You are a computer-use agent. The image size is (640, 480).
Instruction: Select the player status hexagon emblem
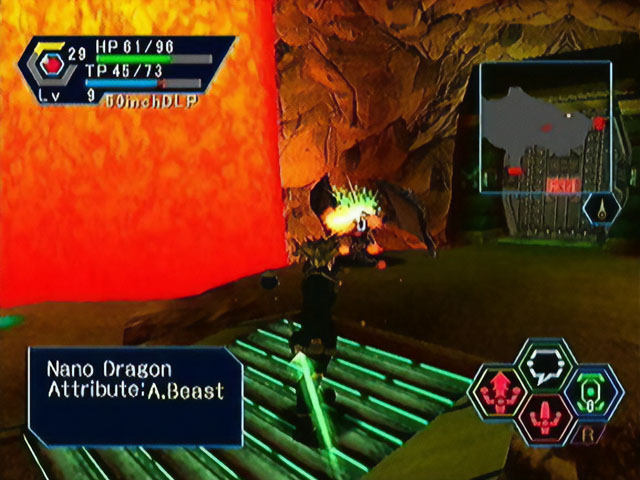click(45, 67)
